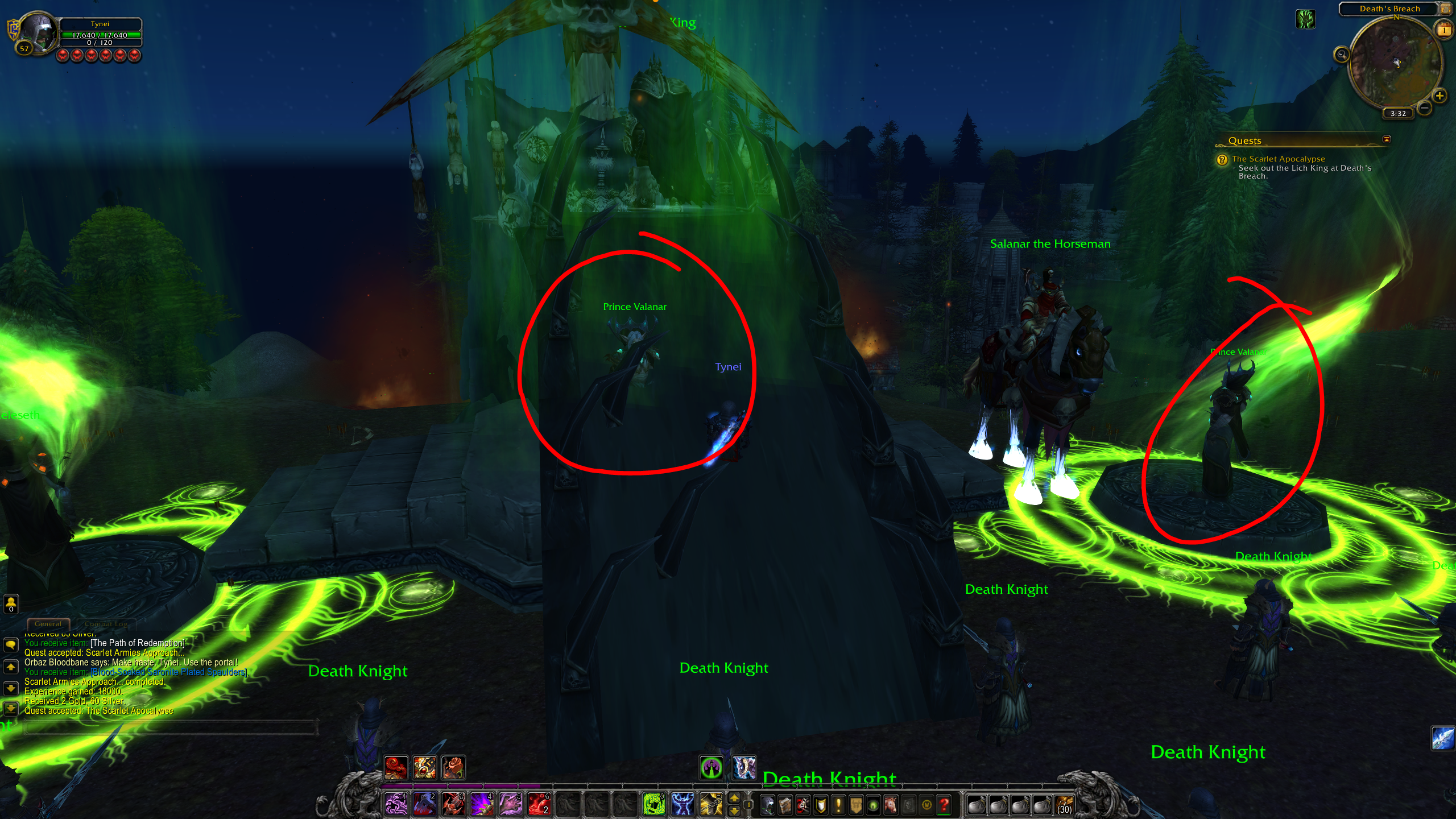Select The Scarlet Apocalypse quest in tracker
The width and height of the screenshot is (1456, 819).
1278,159
